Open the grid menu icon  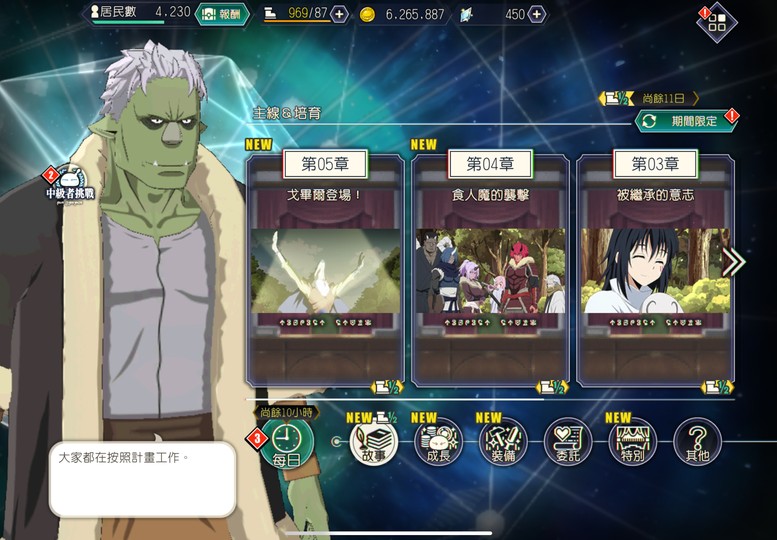717,23
